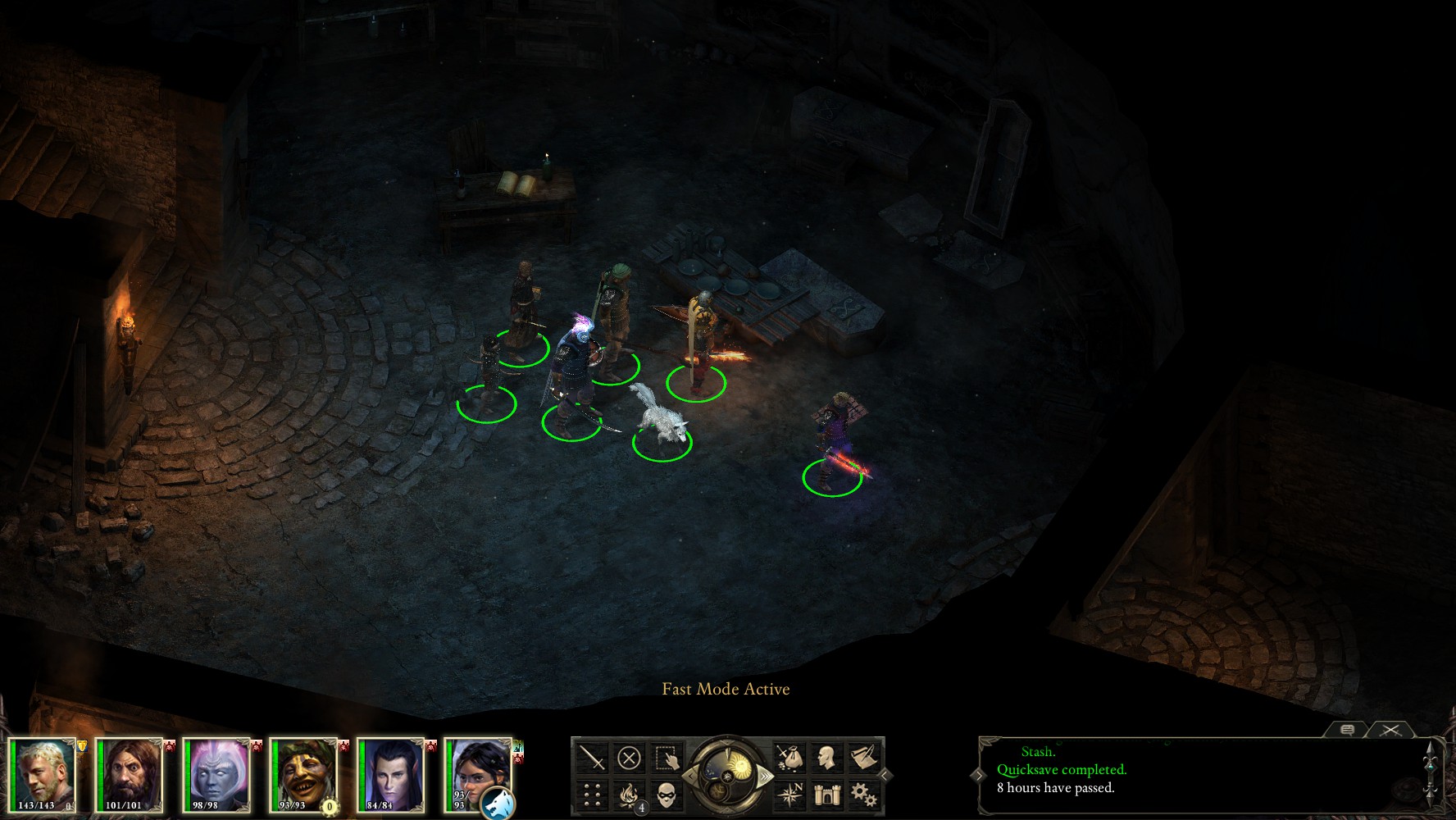Screen dimensions: 1456x820
Task: Open the inventory bag icon
Action: 789,758
